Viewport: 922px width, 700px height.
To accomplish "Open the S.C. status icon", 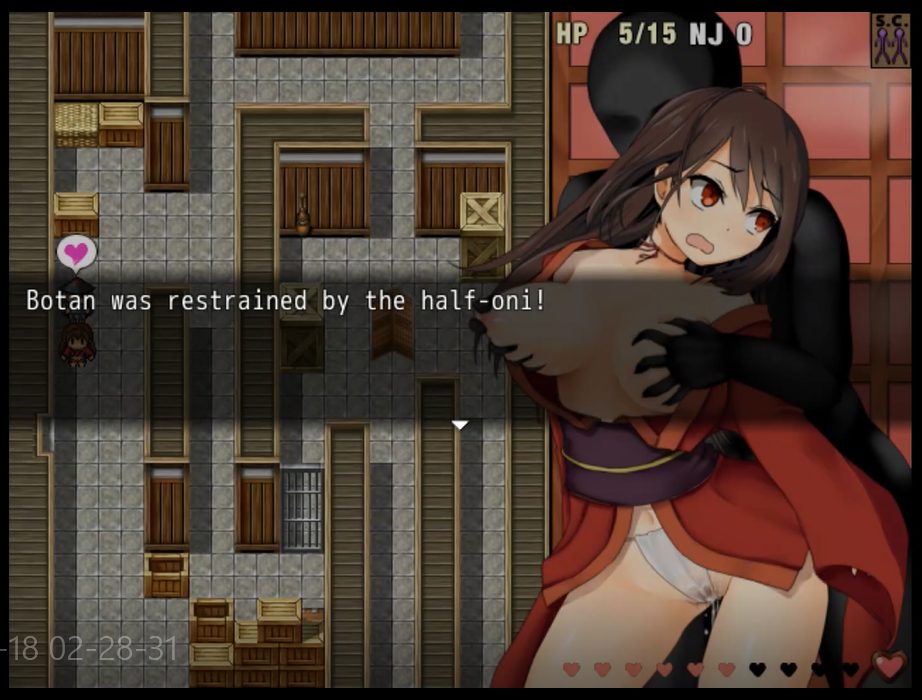I will pyautogui.click(x=889, y=41).
